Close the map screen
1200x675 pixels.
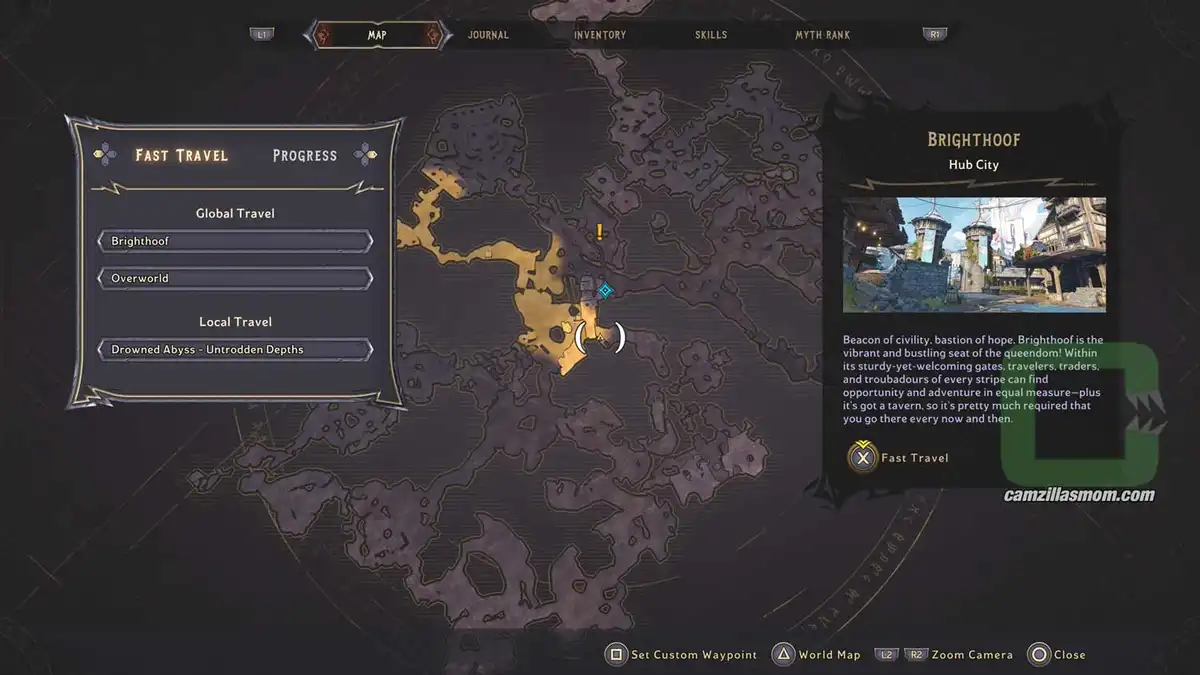[x=1058, y=655]
